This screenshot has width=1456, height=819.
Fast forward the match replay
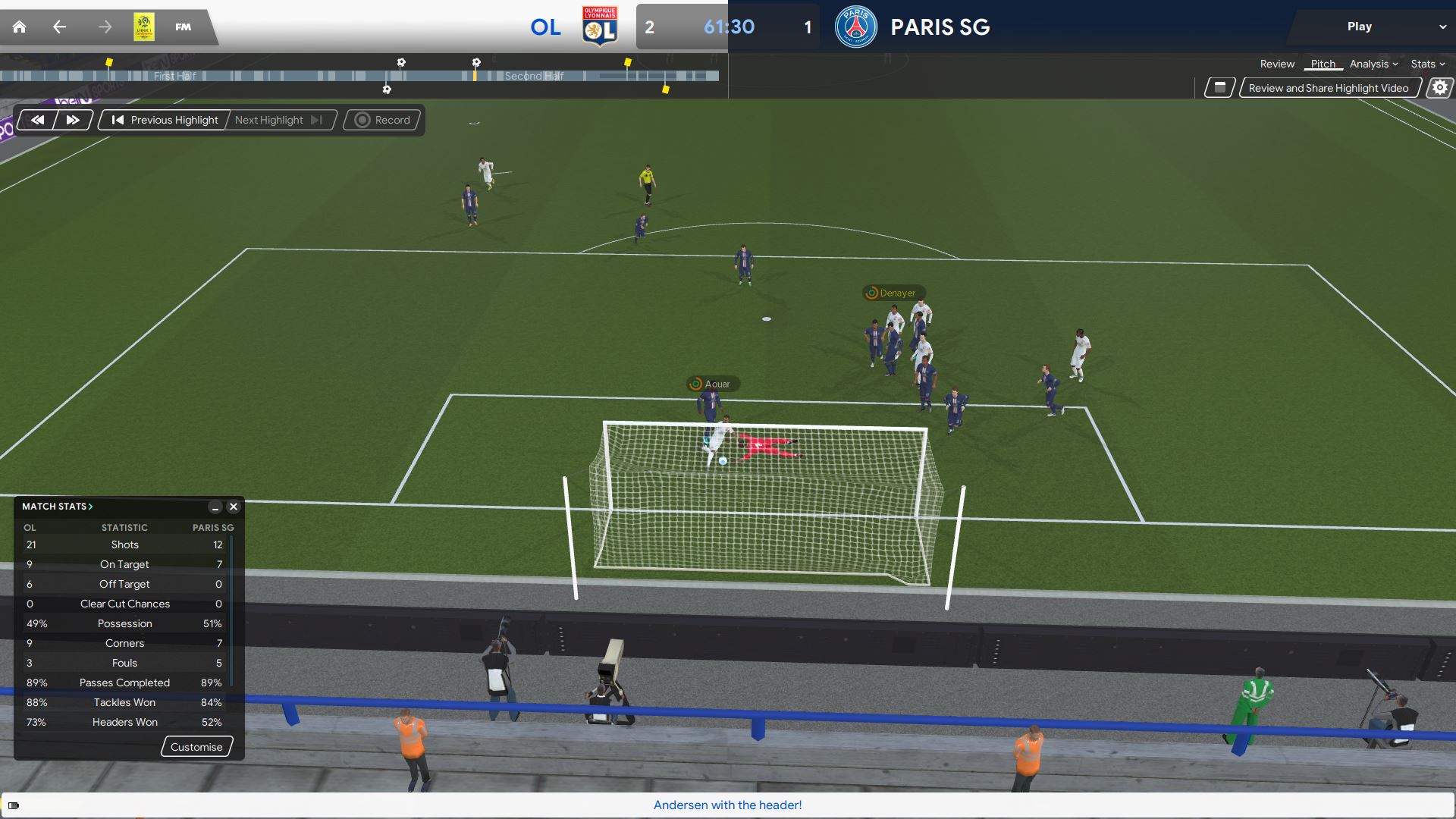coord(73,120)
